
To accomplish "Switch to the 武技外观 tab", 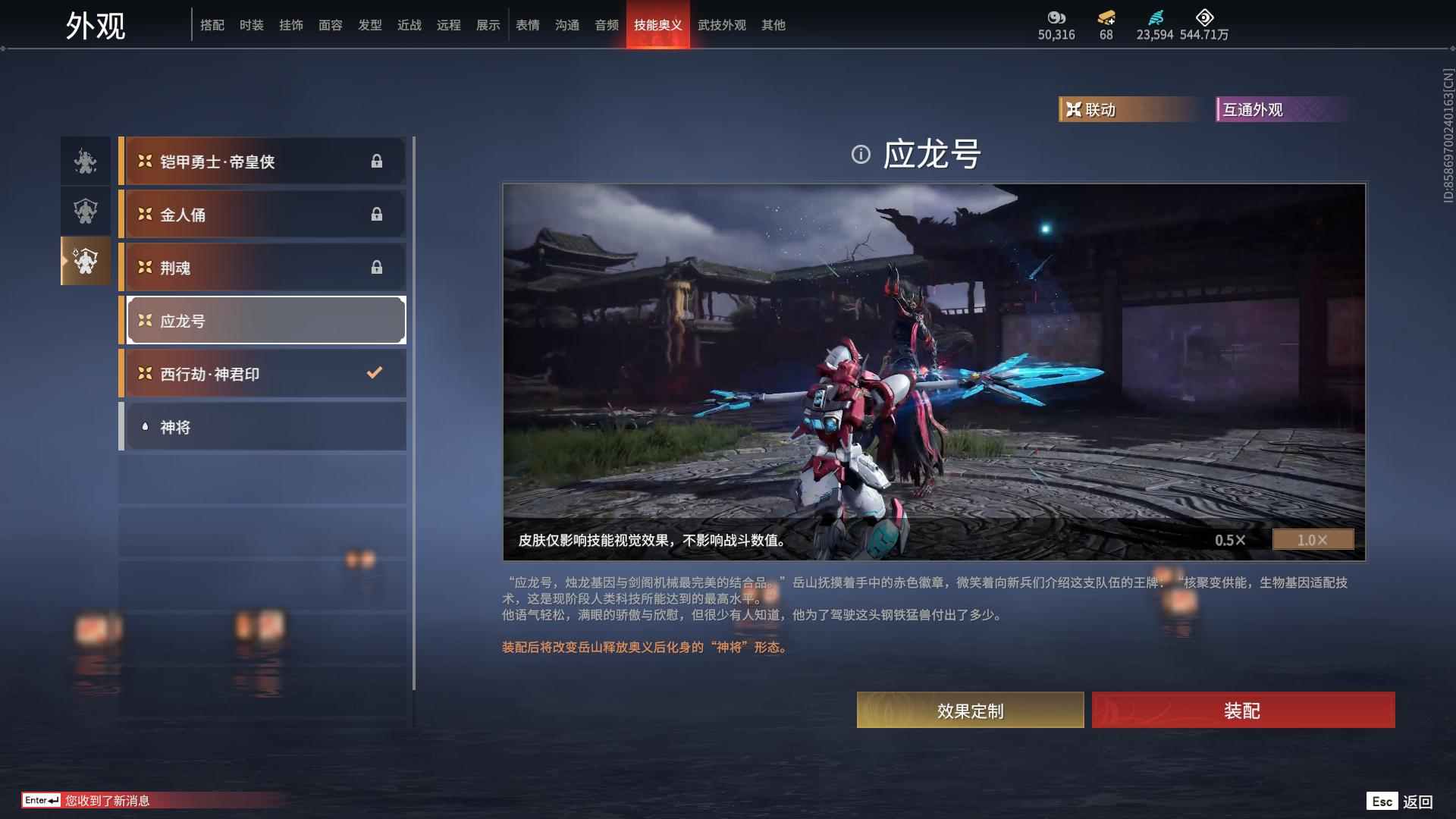I will [721, 24].
